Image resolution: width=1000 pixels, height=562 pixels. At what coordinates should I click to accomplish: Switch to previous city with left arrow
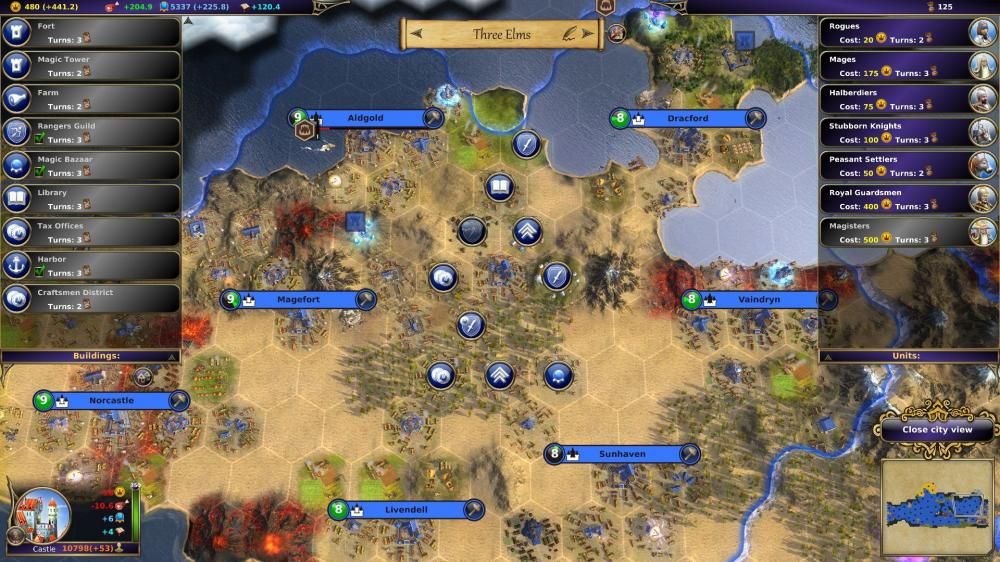pos(414,35)
